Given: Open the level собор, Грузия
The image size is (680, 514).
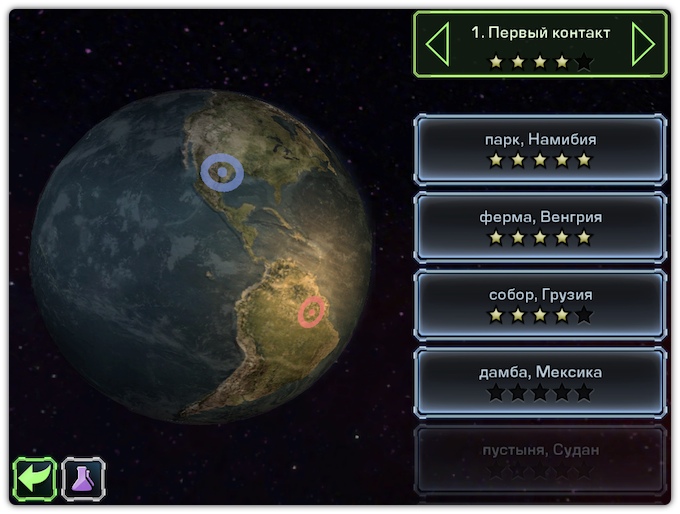Looking at the screenshot, I should tap(540, 304).
